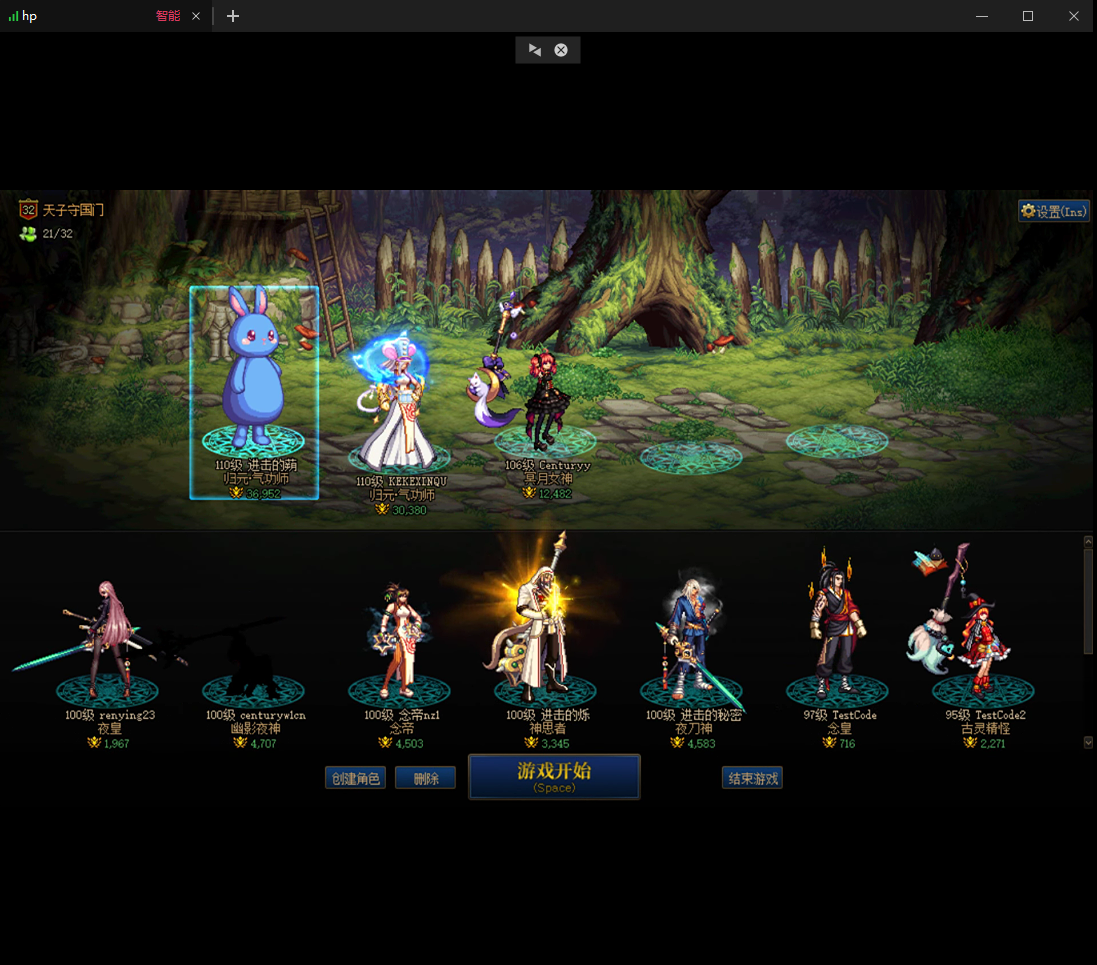Screen dimensions: 1097x965
Task: Choose the level 110 character KEKEXINQU
Action: coord(400,410)
